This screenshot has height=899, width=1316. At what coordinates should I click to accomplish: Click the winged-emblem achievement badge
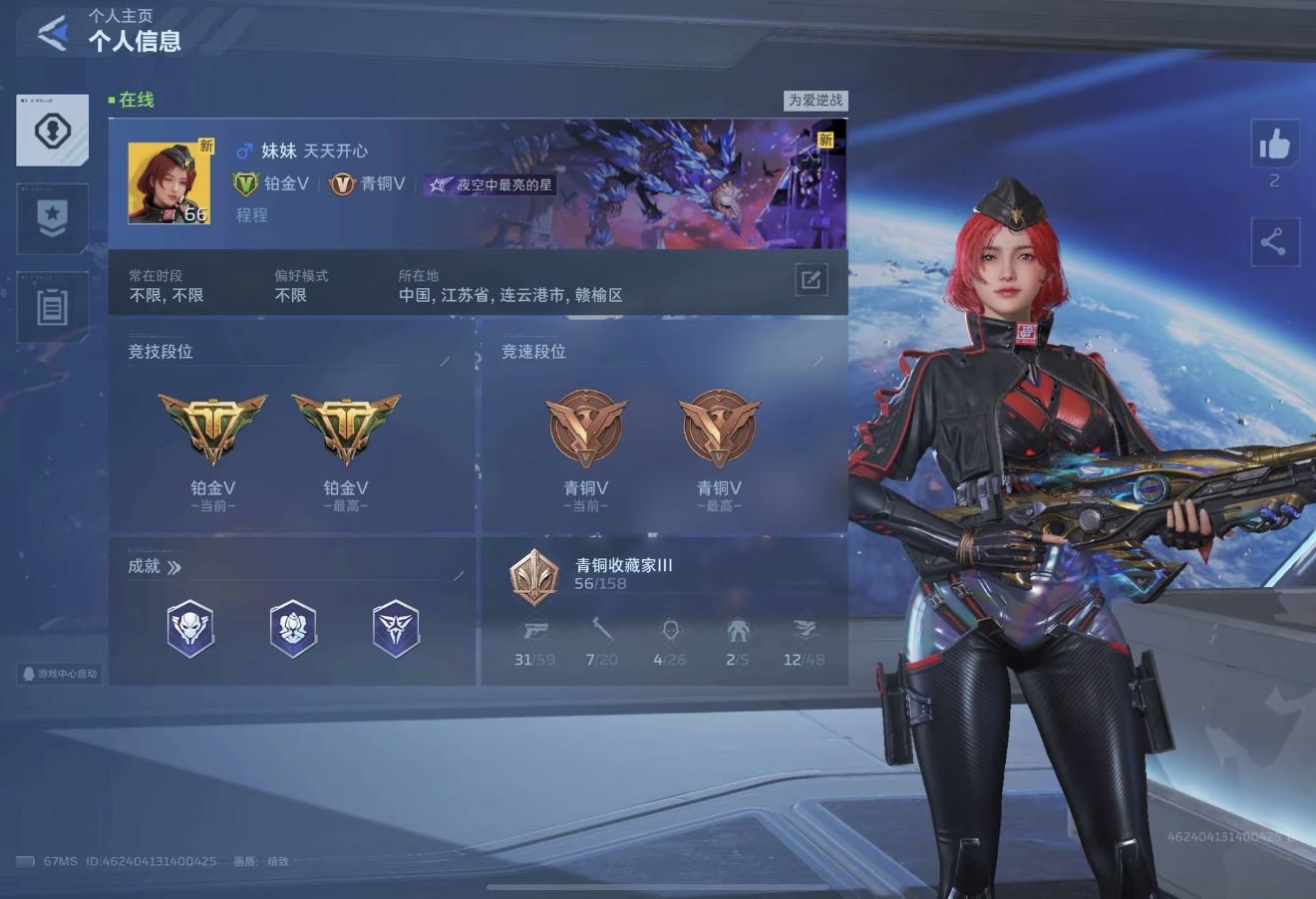[396, 629]
